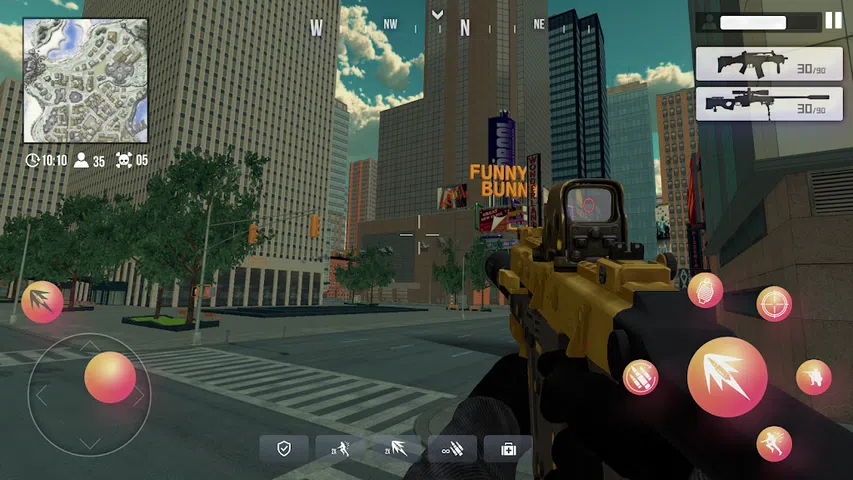This screenshot has width=853, height=480.
Task: Use the medkit to heal
Action: click(508, 449)
